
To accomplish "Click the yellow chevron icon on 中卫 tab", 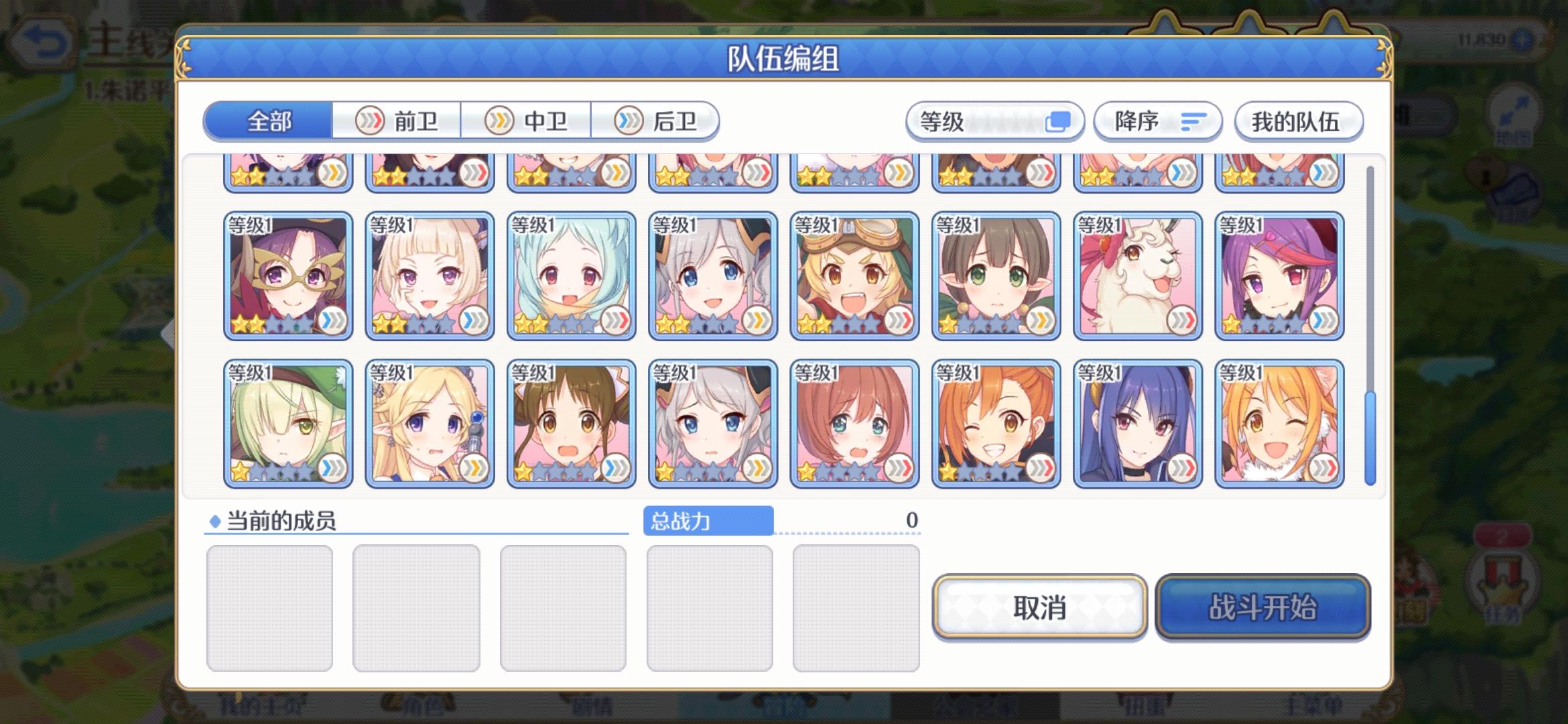I will 499,121.
